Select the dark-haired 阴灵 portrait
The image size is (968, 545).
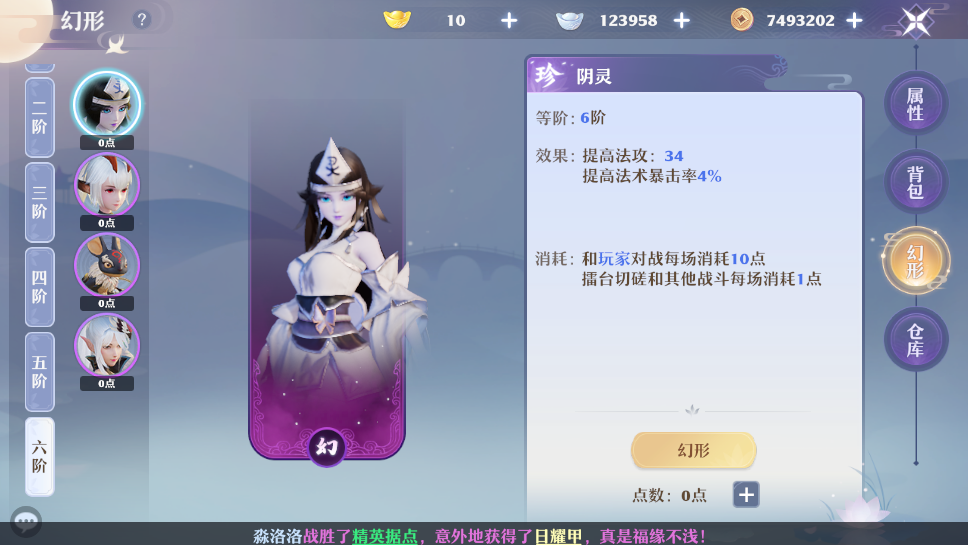pos(107,104)
